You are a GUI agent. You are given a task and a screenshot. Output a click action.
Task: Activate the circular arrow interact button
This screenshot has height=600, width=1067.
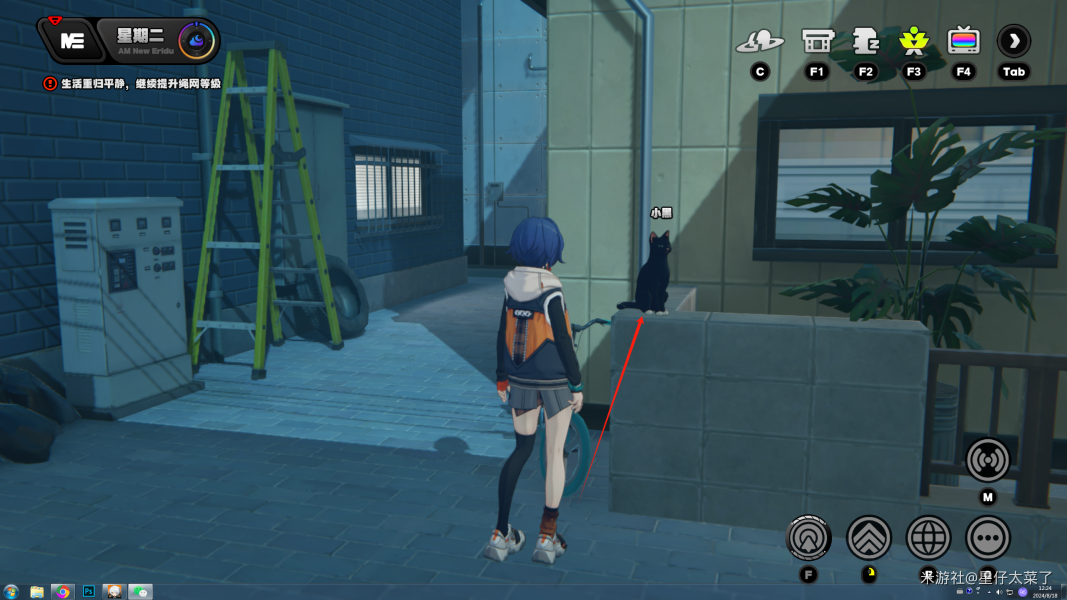coord(809,538)
